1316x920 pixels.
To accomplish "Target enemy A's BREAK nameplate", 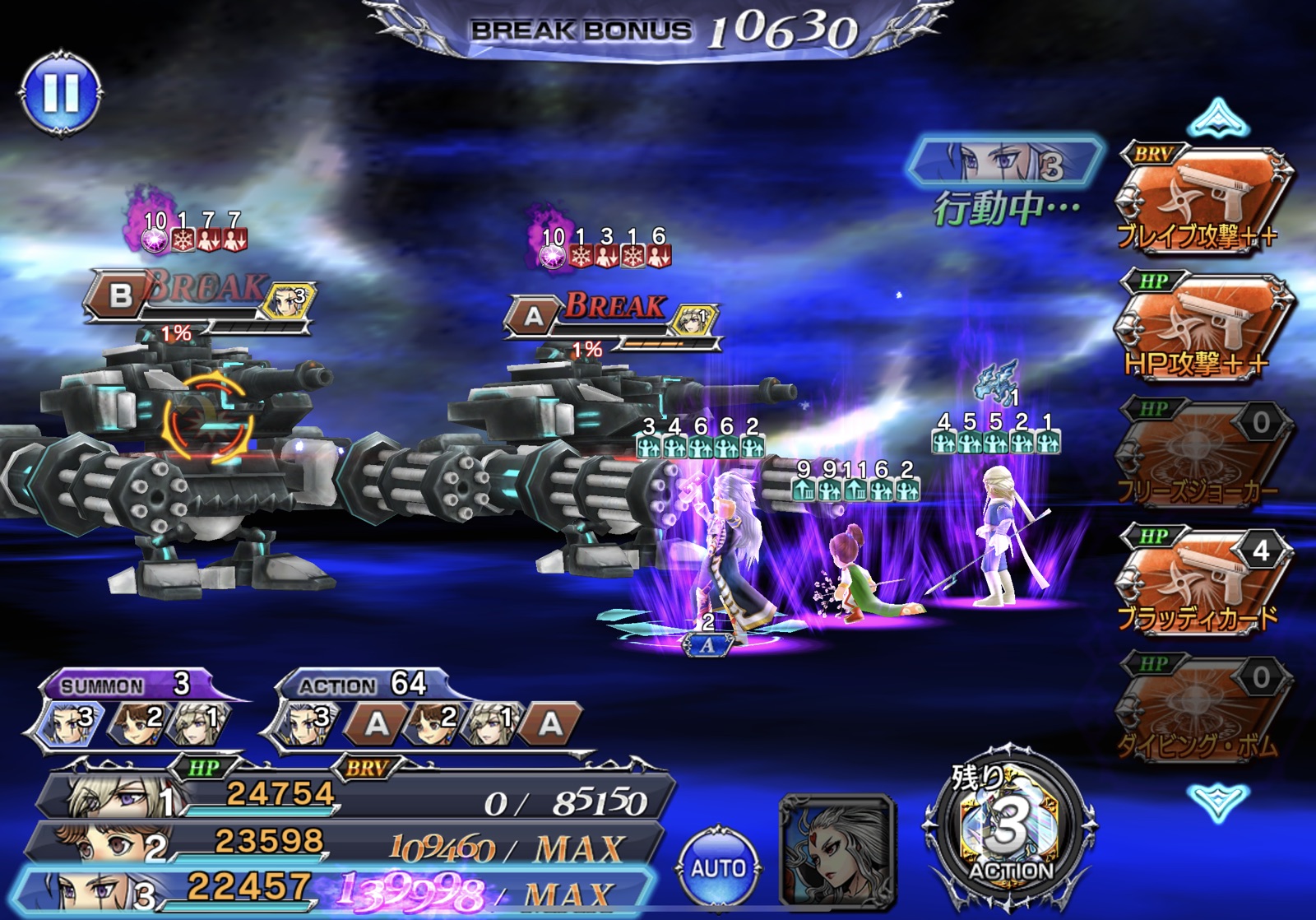I will (x=613, y=316).
